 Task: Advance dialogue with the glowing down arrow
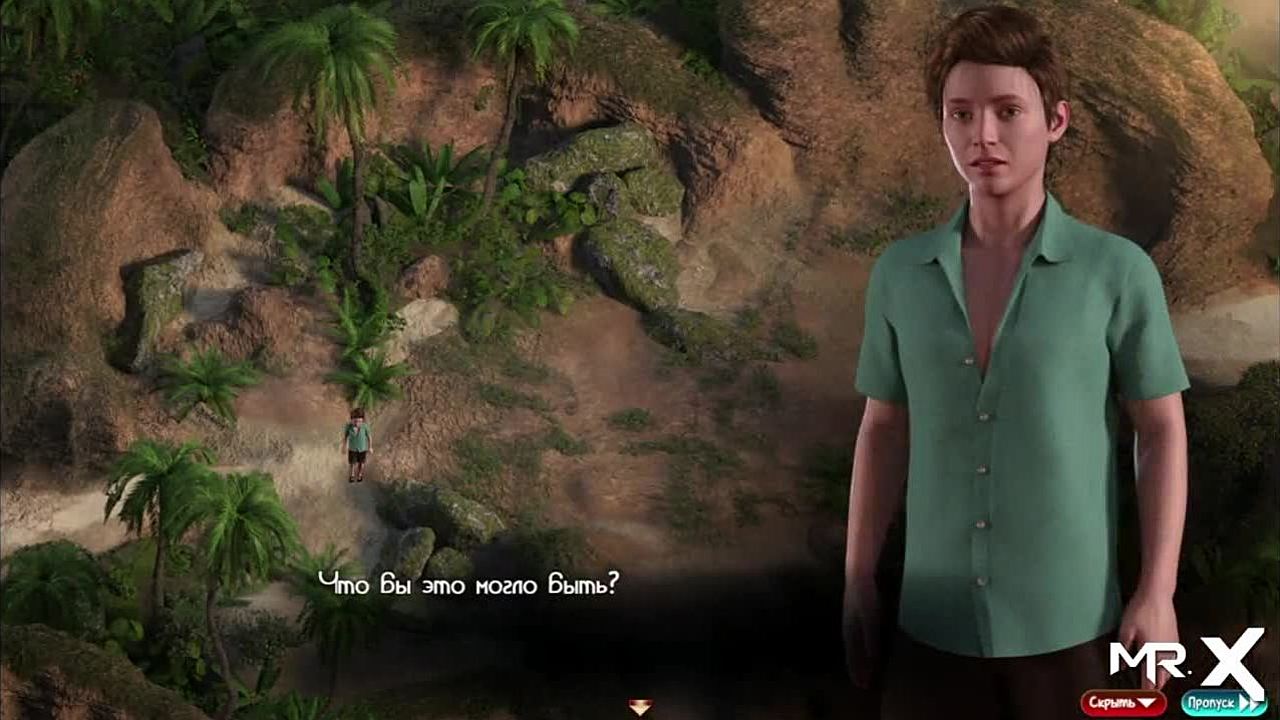coord(640,706)
